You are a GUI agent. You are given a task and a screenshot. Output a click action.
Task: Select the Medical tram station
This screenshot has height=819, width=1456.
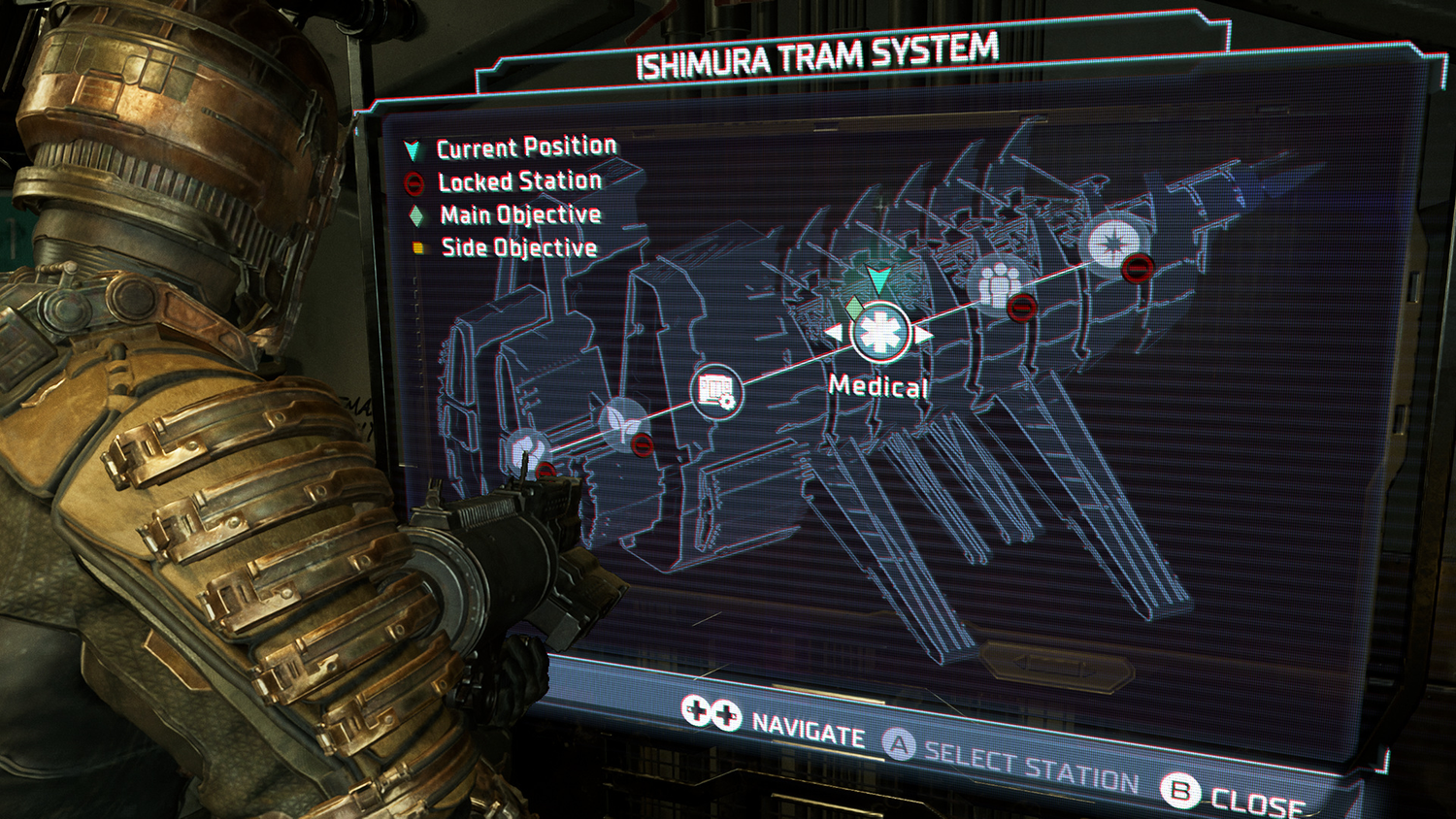[879, 333]
